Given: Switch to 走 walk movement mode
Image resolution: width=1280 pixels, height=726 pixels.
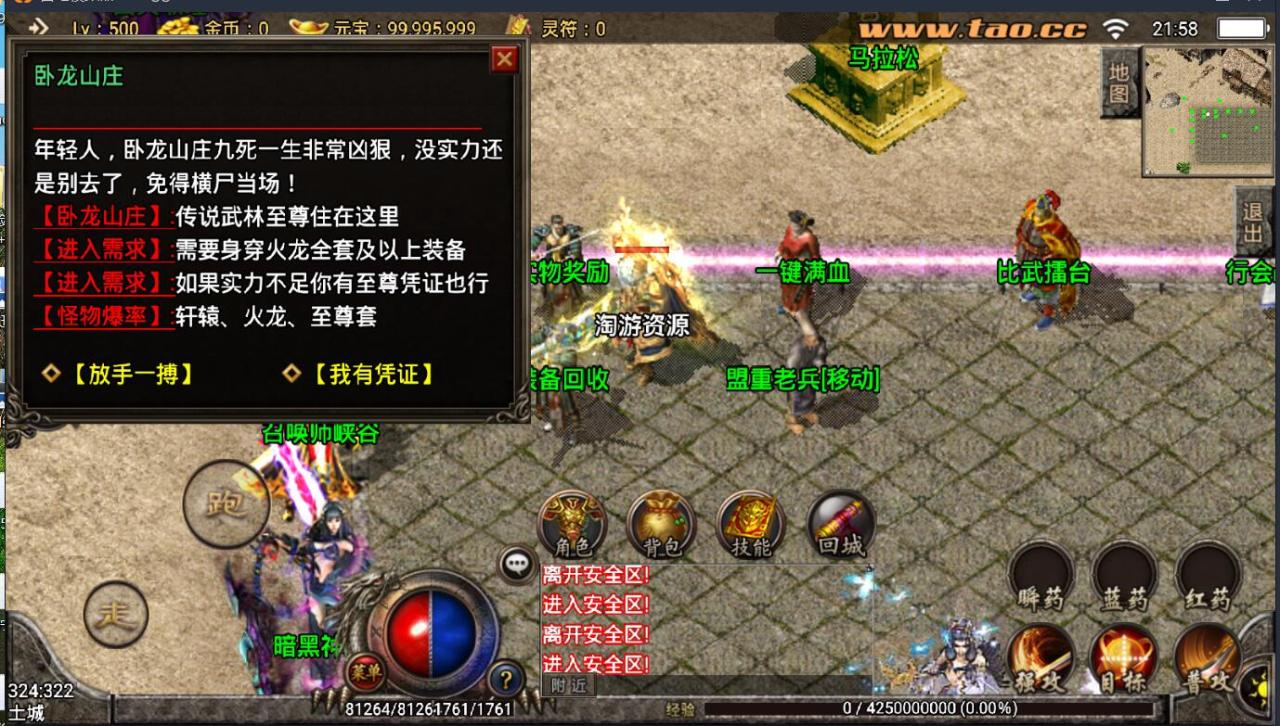Looking at the screenshot, I should (118, 614).
